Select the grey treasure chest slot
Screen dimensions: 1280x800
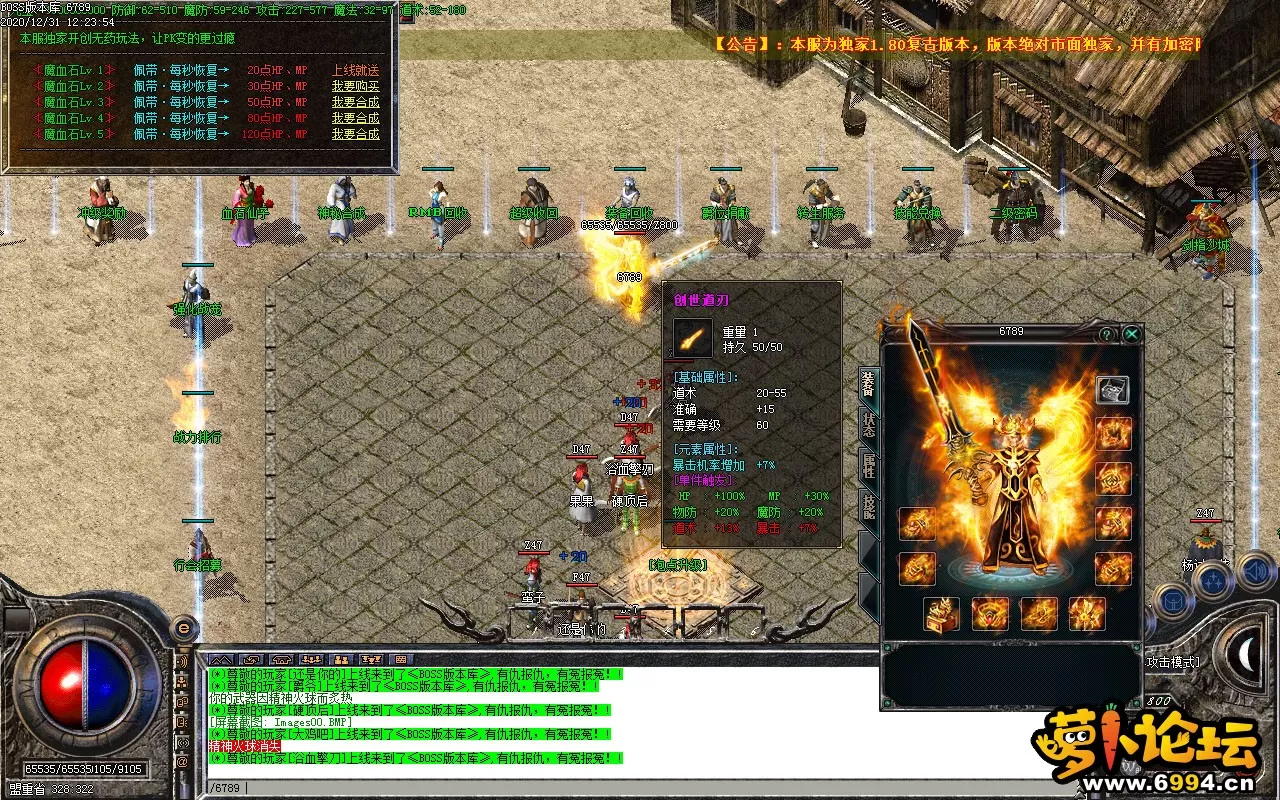1112,389
